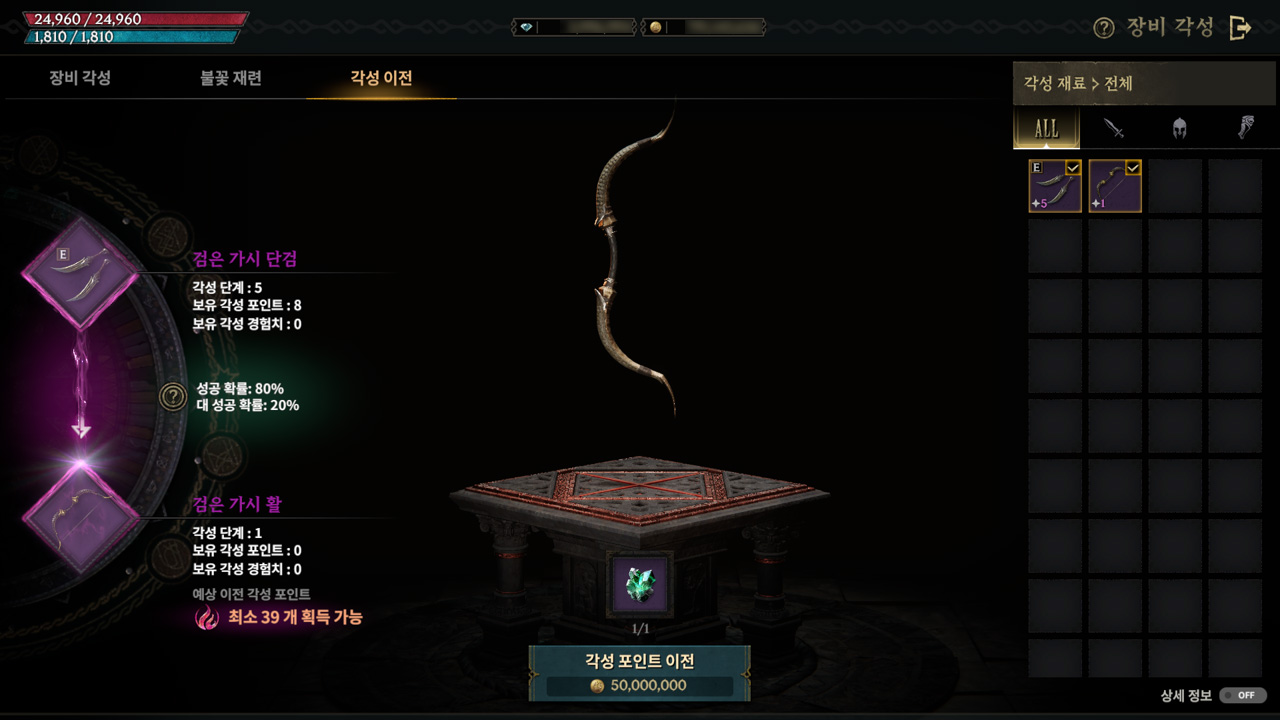Filter materials by weapon sword icon
This screenshot has height=720, width=1280.
coord(1114,128)
